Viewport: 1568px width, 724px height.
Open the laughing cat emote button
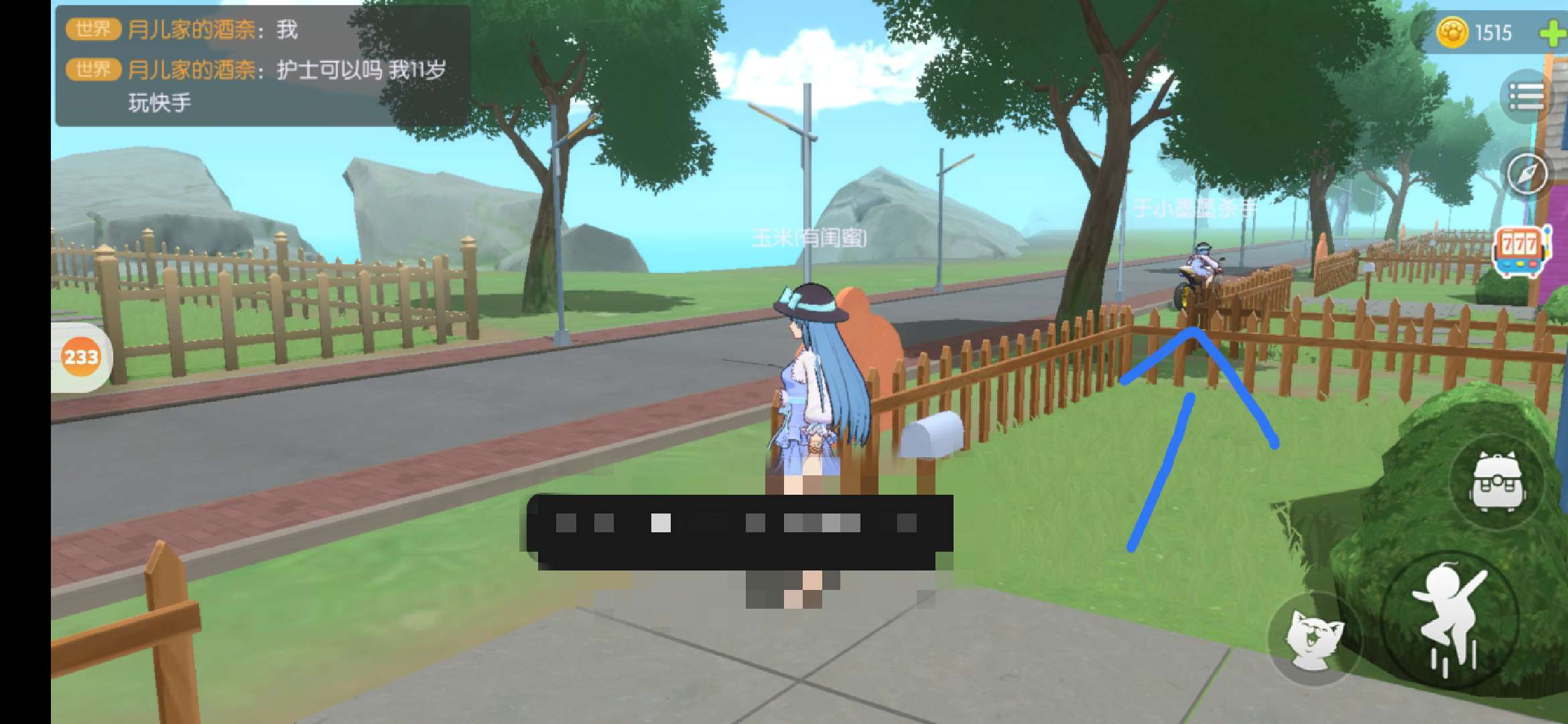click(x=1315, y=638)
